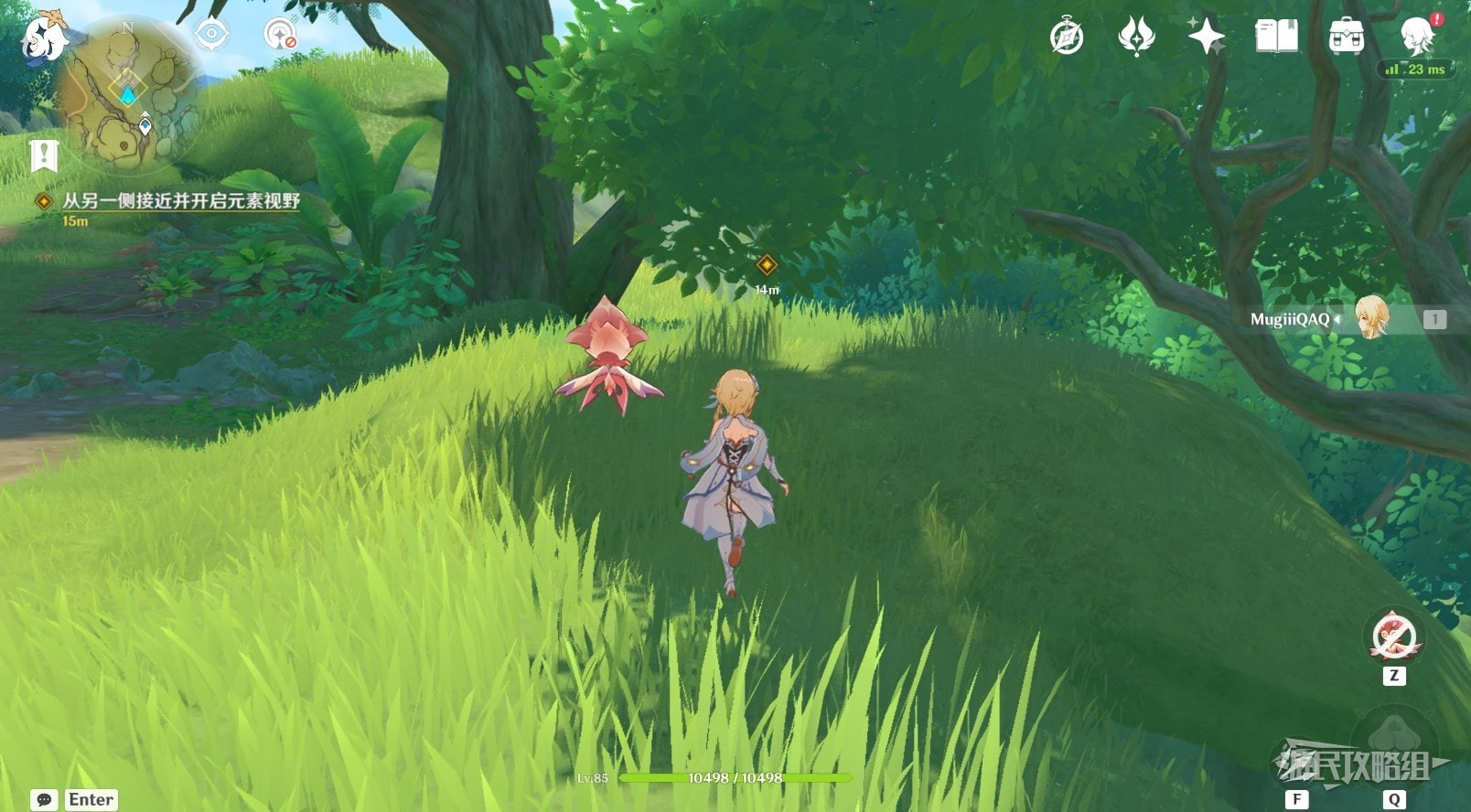Open the backpack inventory

1346,37
